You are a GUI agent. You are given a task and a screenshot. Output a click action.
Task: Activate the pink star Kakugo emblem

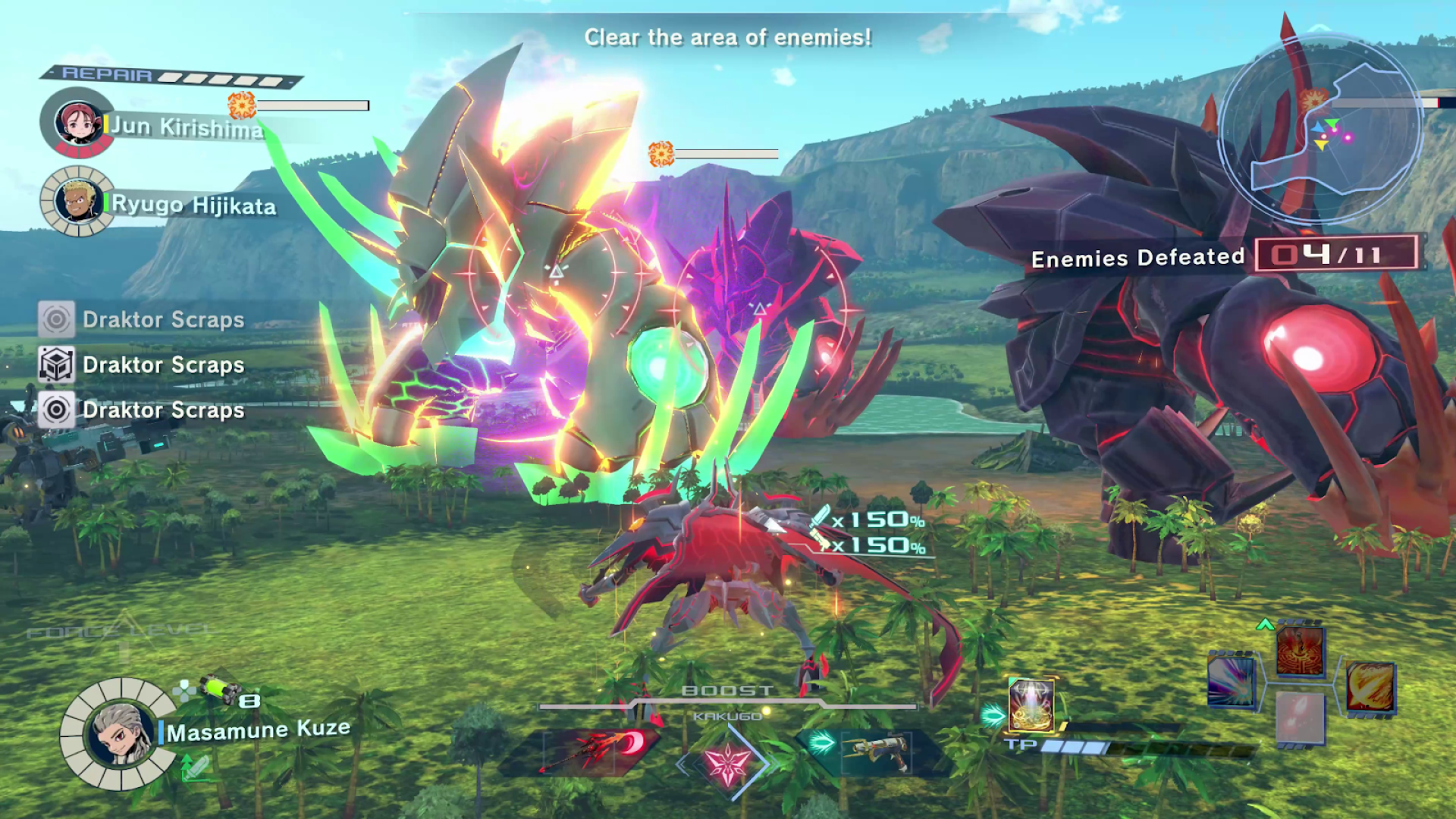coord(727,761)
